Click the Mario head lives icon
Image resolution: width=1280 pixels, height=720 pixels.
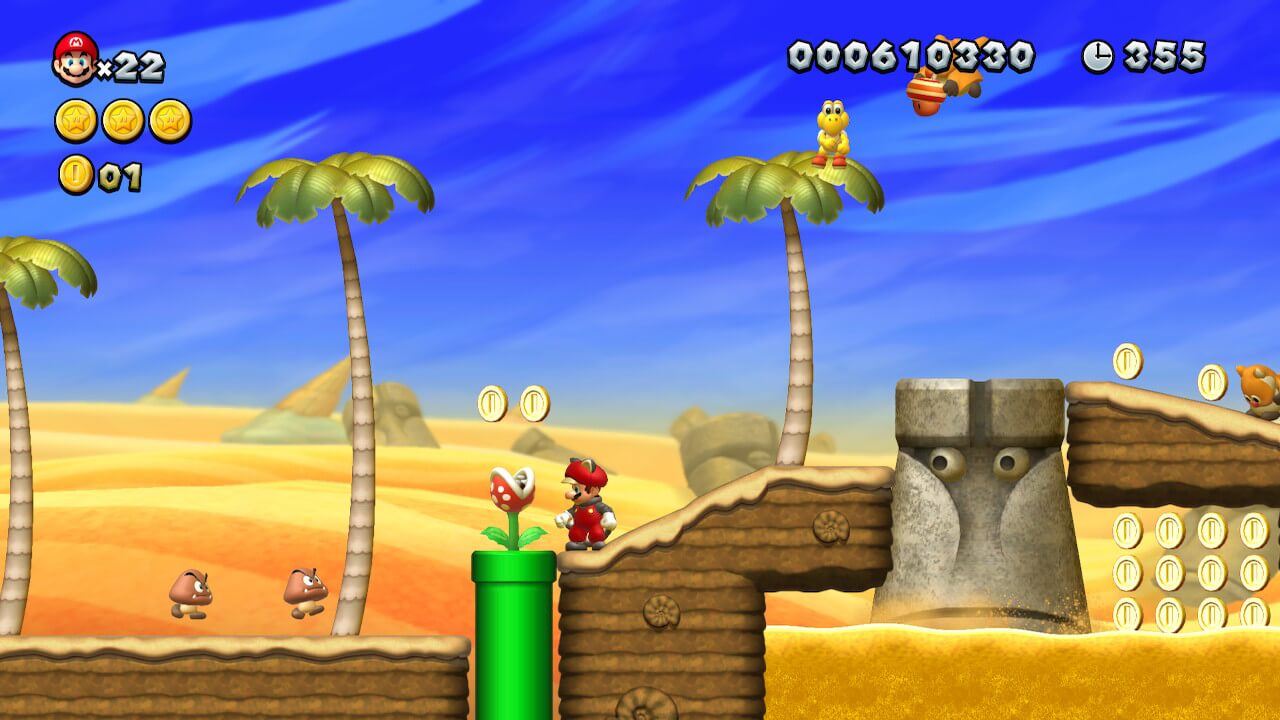[x=75, y=59]
